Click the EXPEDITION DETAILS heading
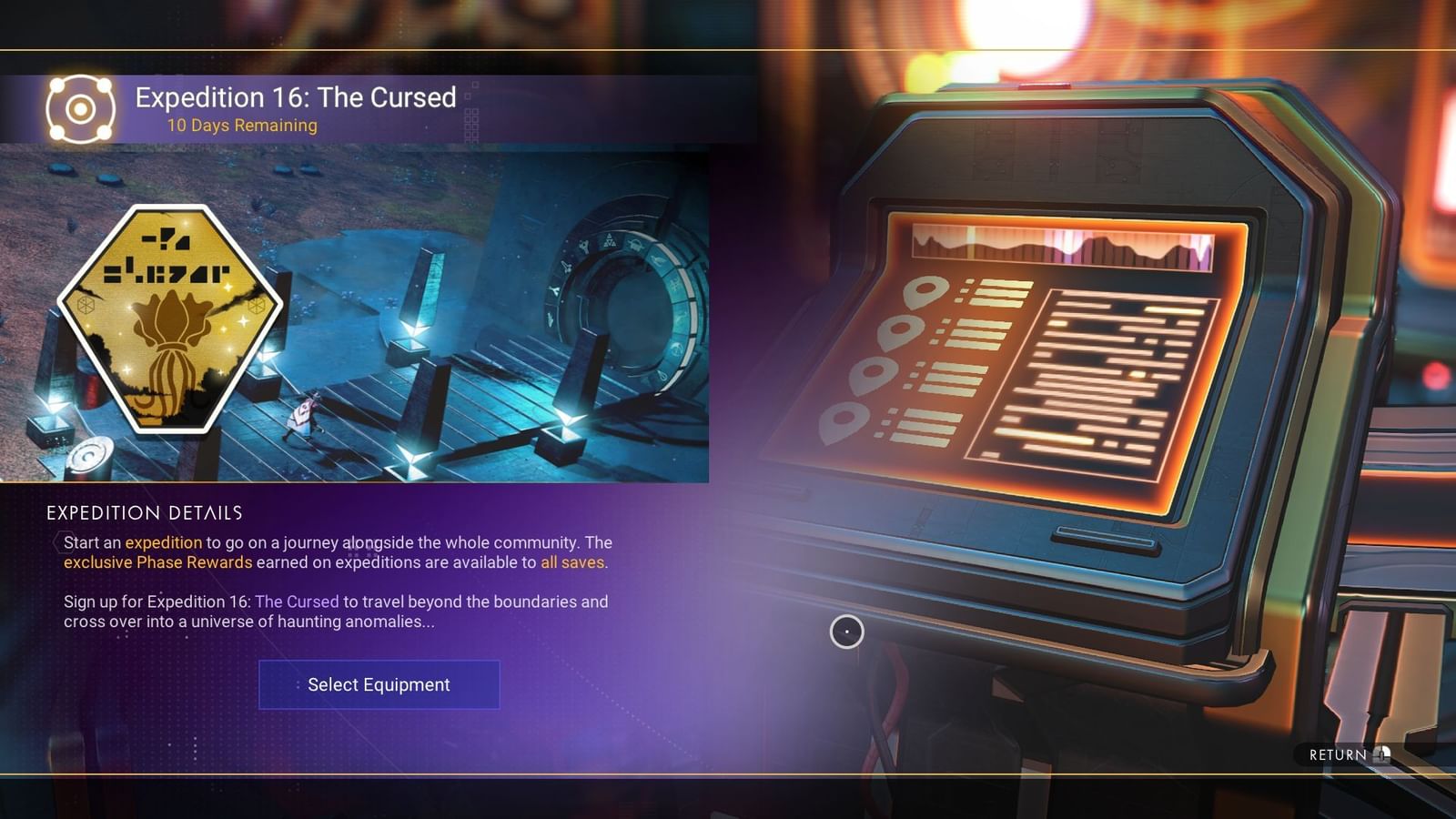This screenshot has height=819, width=1456. point(144,512)
